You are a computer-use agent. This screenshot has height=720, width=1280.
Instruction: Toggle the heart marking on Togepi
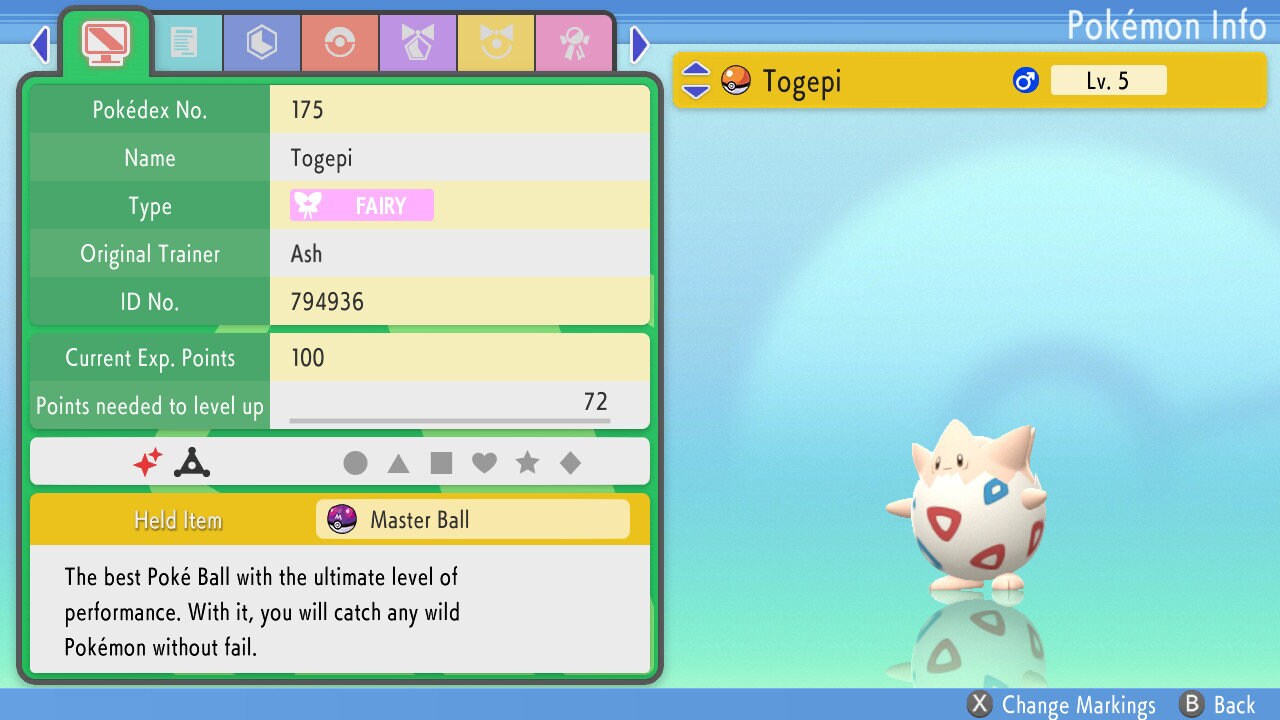point(487,462)
